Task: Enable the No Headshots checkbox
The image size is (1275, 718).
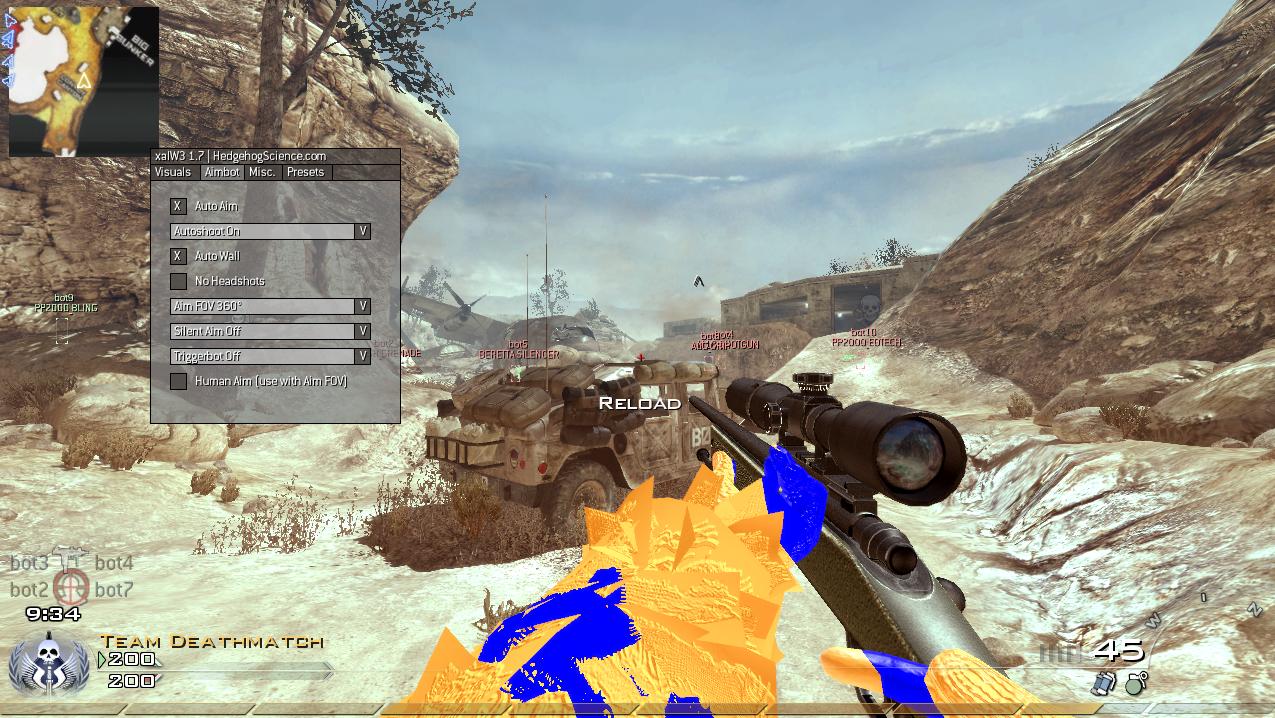Action: tap(178, 281)
